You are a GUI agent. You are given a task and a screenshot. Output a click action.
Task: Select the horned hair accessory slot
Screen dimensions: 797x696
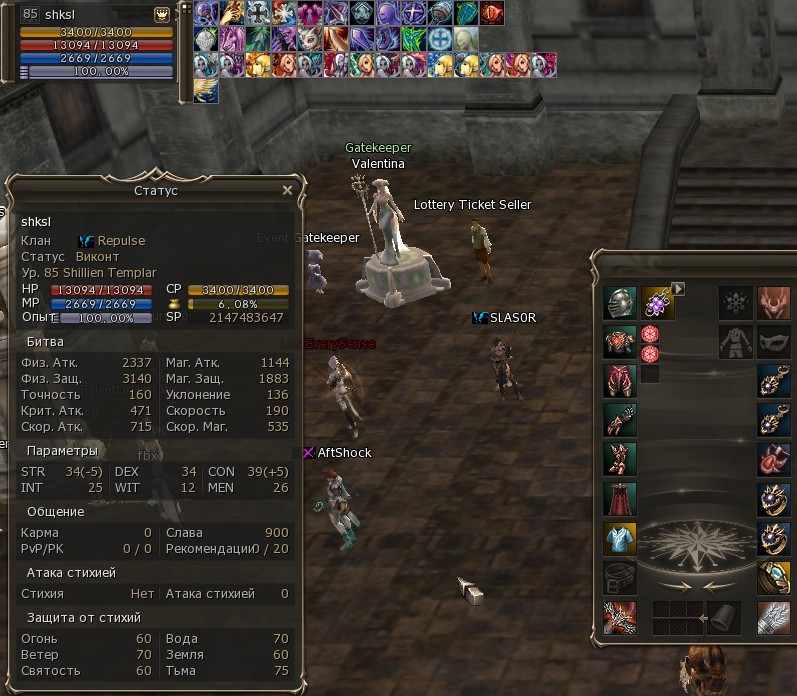pos(773,303)
